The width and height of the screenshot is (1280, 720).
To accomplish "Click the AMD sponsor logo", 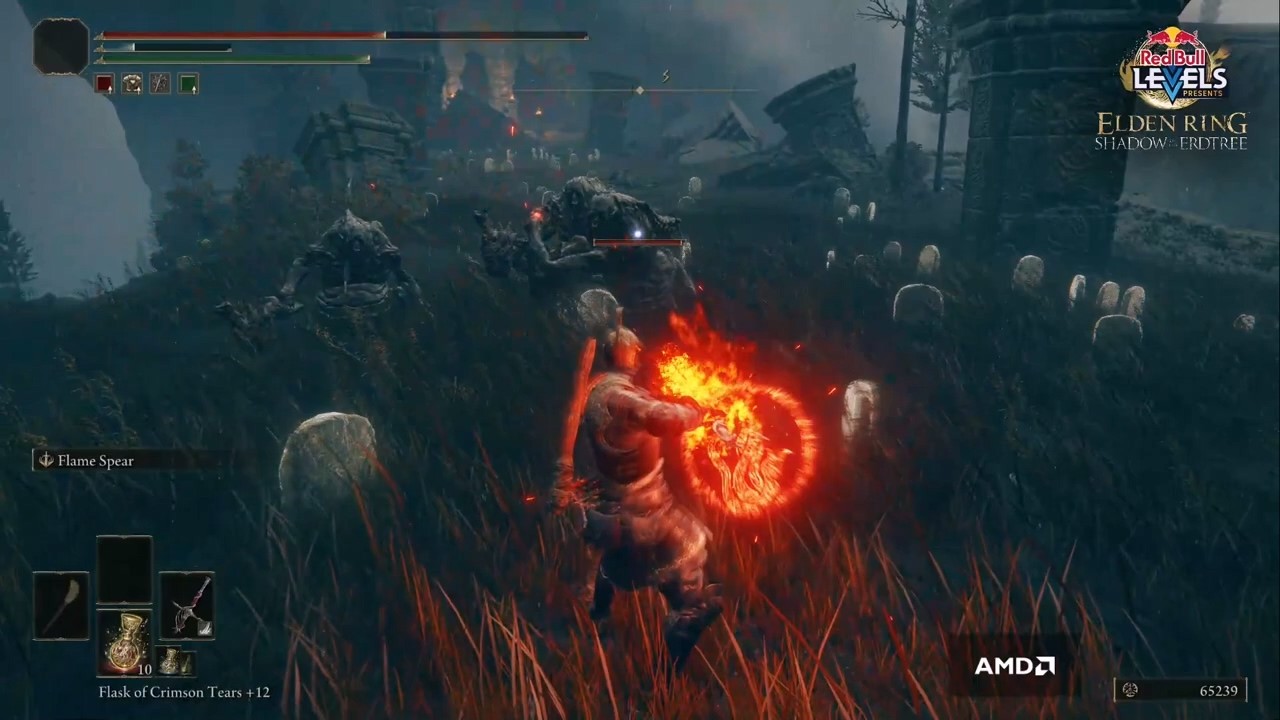I will (x=1014, y=666).
